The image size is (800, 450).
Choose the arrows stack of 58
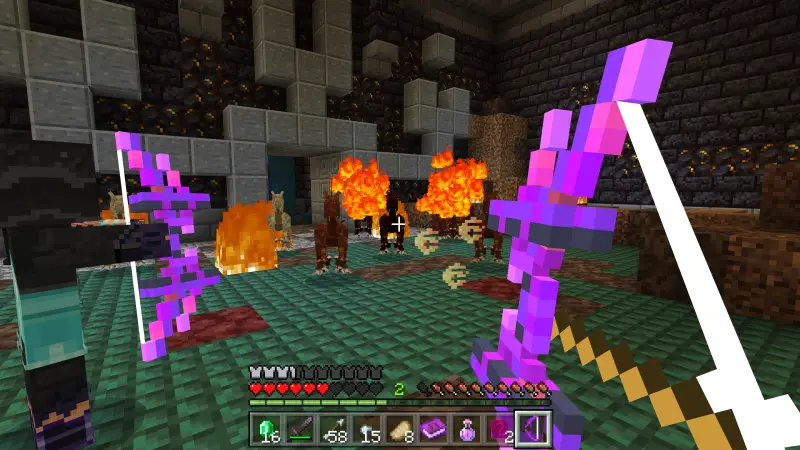[x=336, y=429]
